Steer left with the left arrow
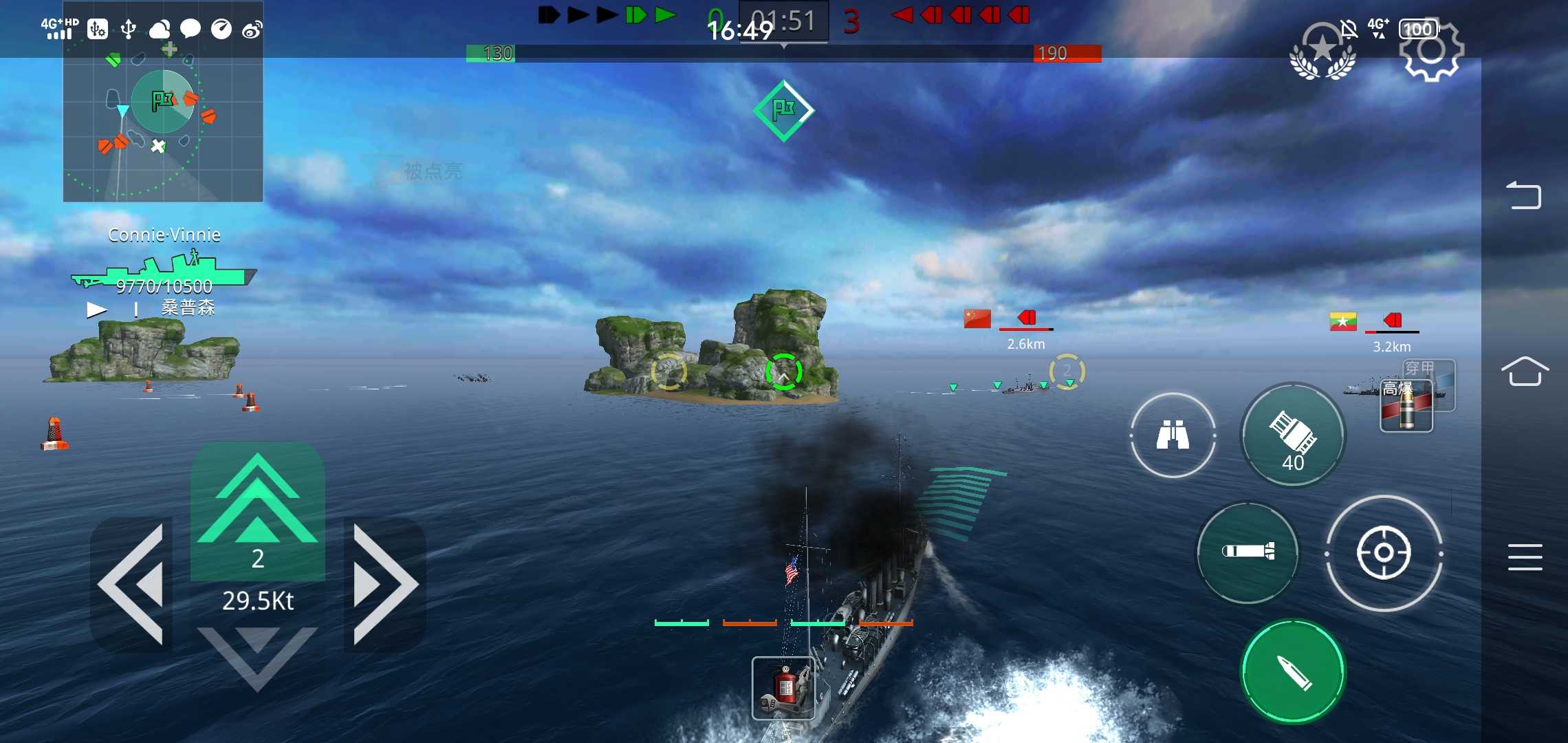 pyautogui.click(x=133, y=583)
